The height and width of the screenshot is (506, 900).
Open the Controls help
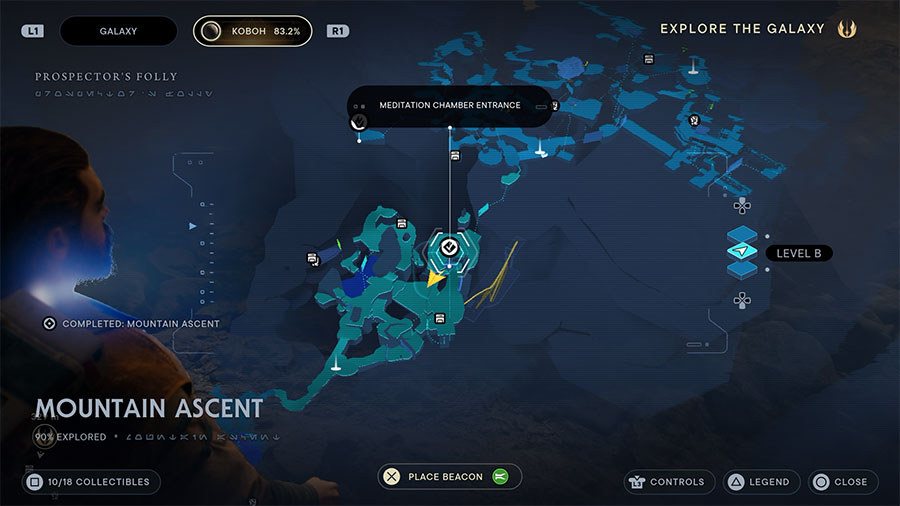coord(669,482)
